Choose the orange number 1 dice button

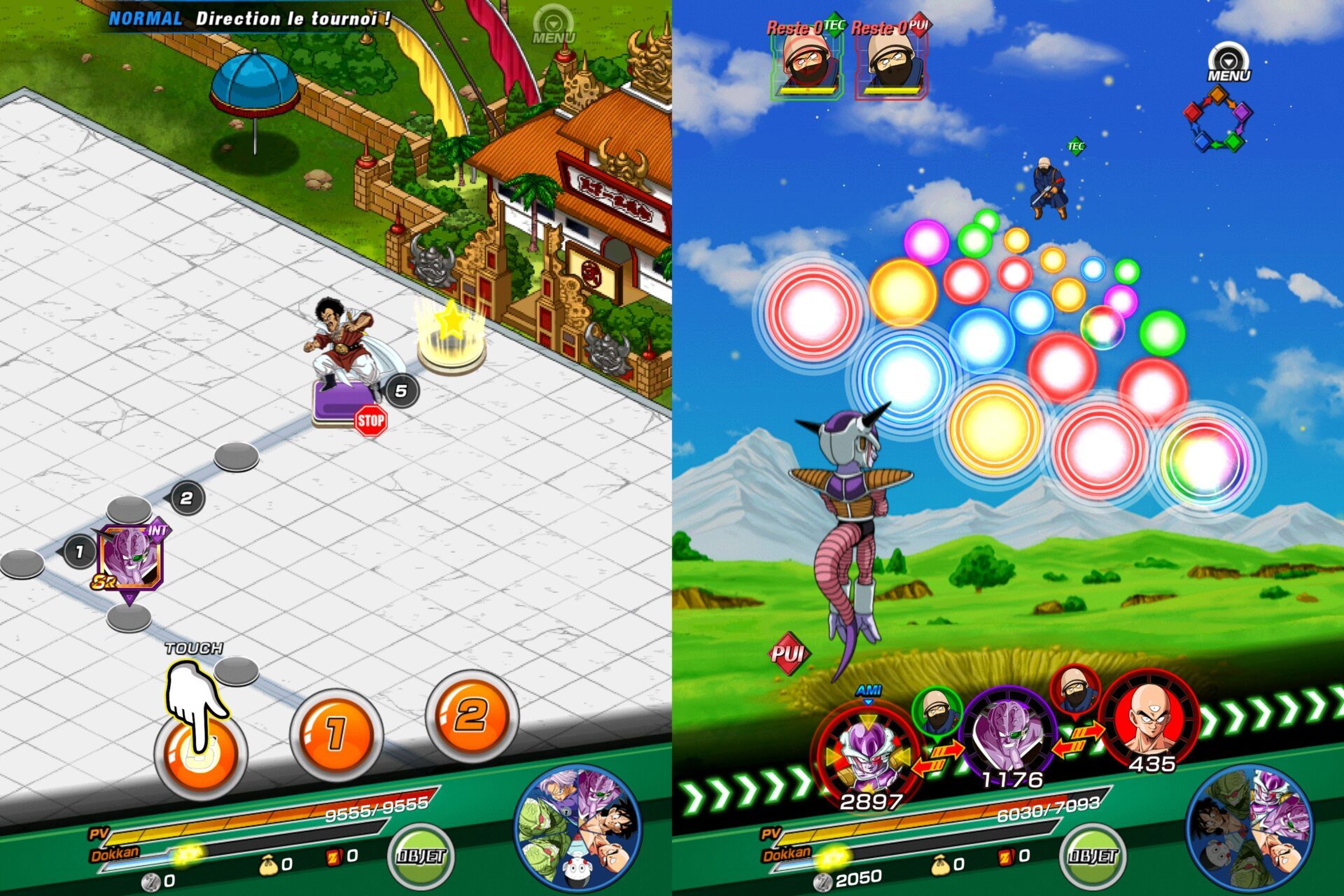336,733
